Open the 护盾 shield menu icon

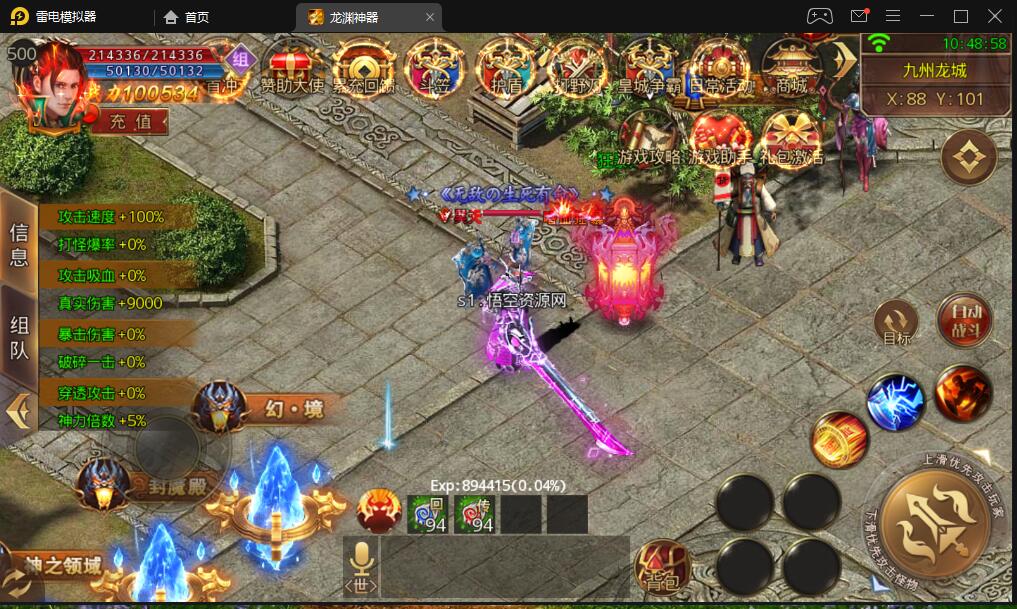pyautogui.click(x=506, y=66)
